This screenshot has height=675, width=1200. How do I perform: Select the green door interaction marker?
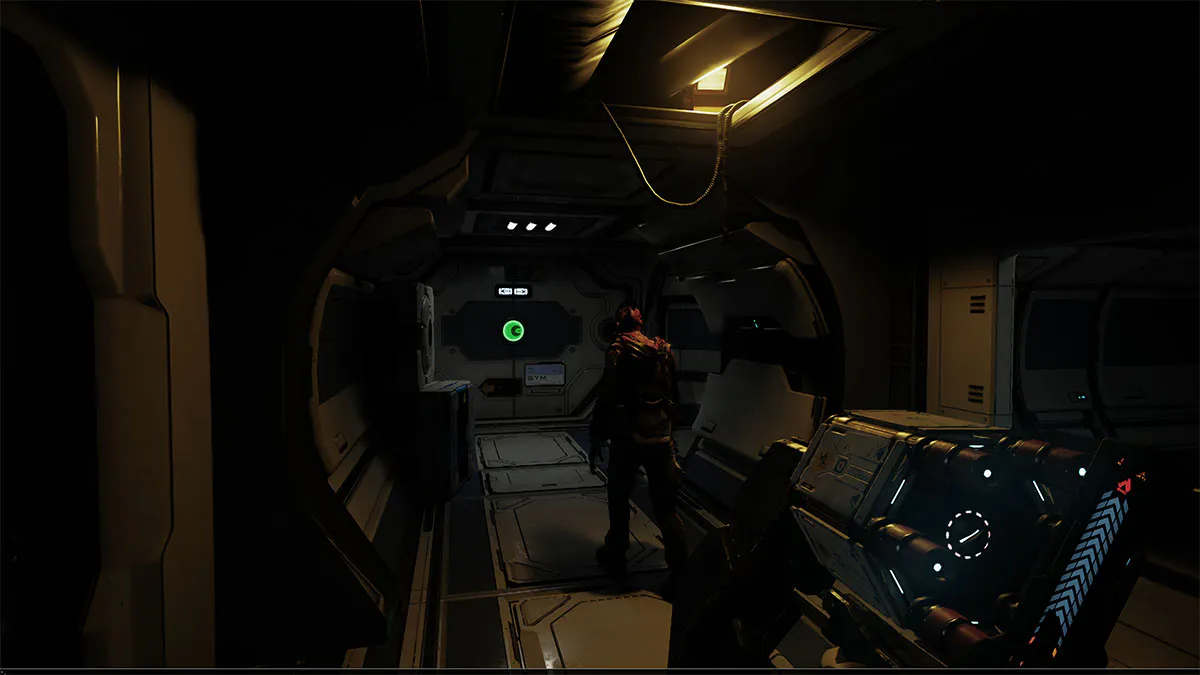(x=513, y=329)
